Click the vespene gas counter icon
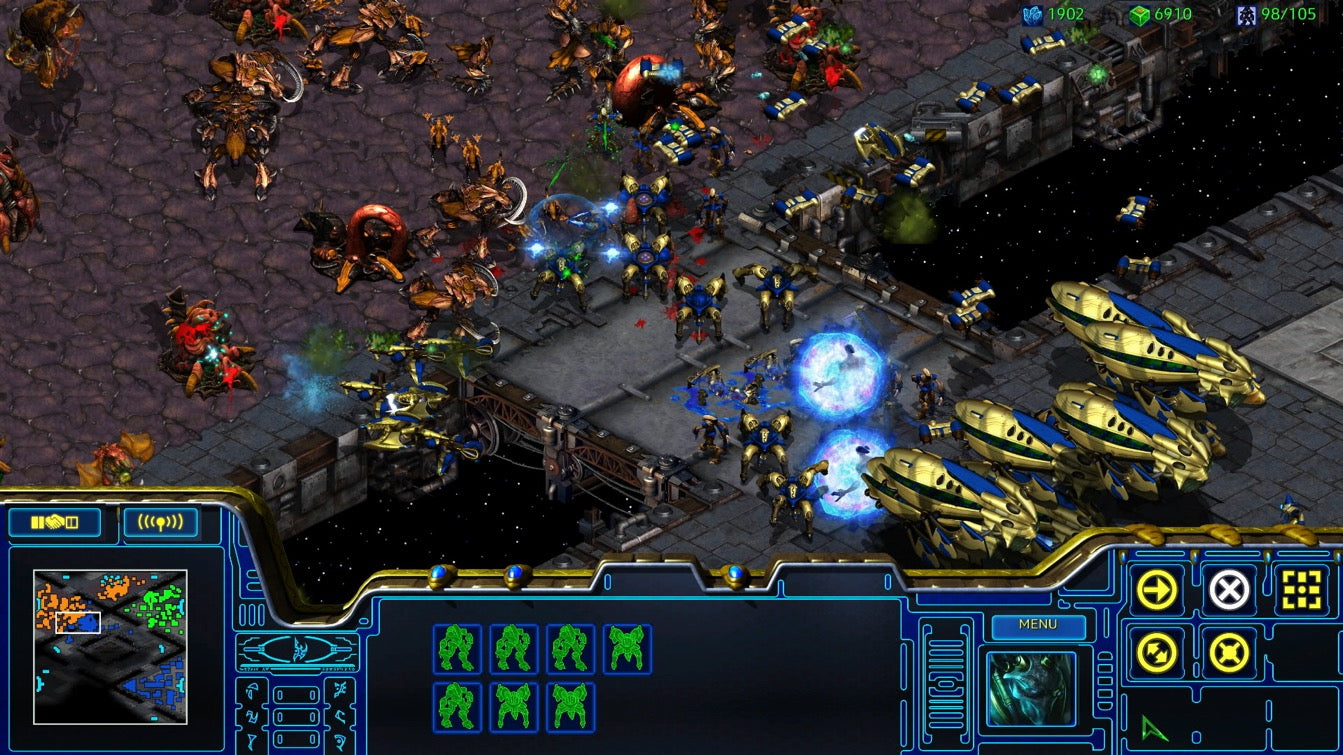This screenshot has width=1343, height=755. tap(1139, 15)
